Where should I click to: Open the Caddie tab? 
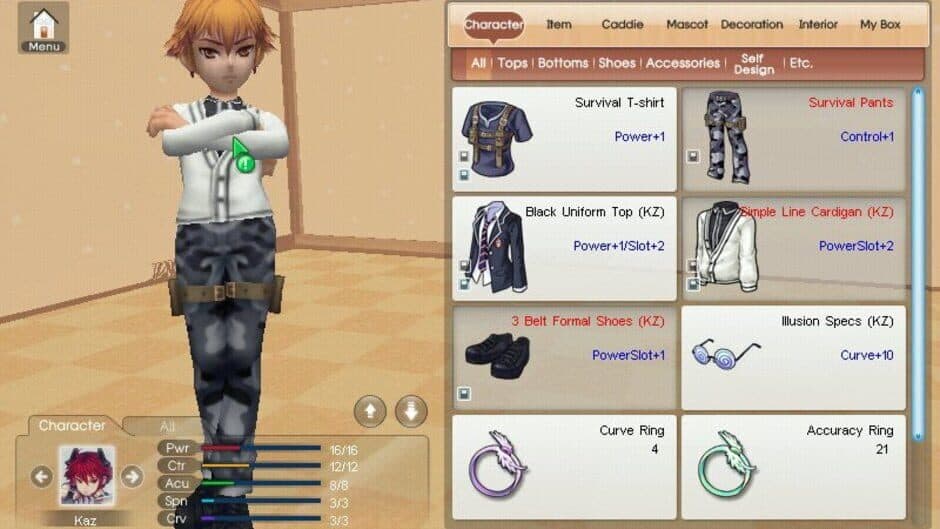(622, 24)
